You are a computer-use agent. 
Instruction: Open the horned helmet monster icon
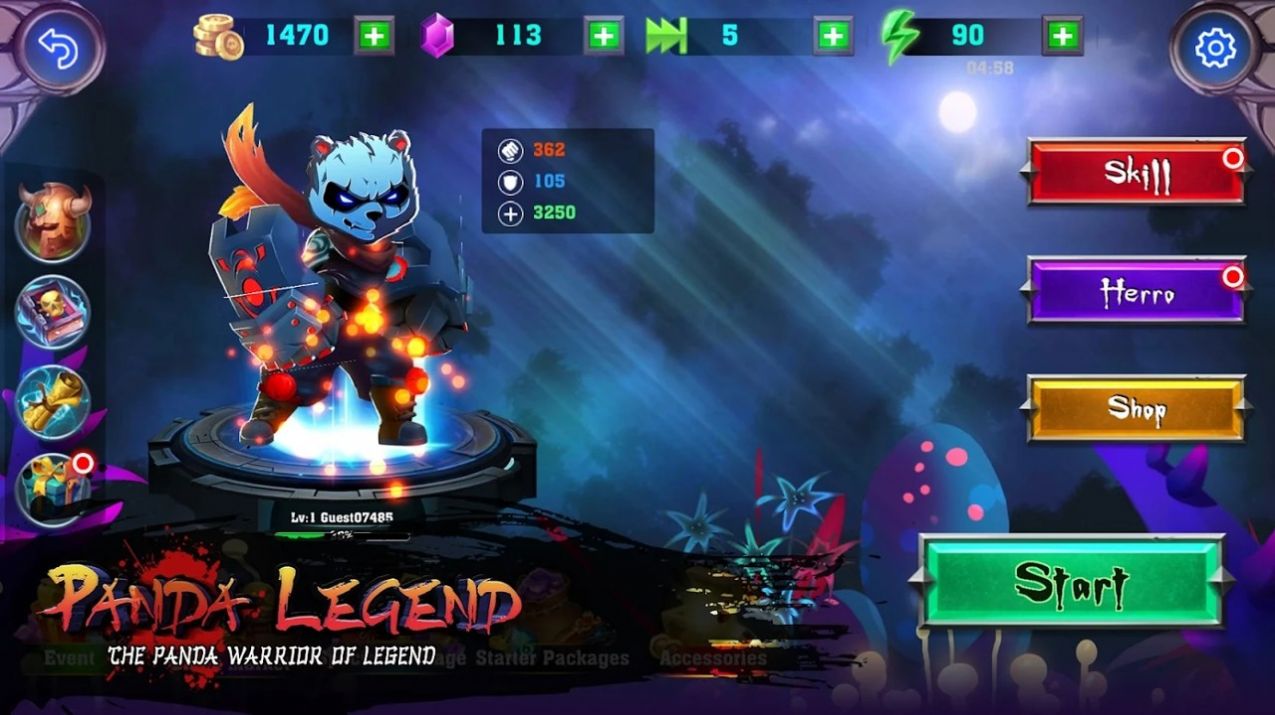pos(53,222)
